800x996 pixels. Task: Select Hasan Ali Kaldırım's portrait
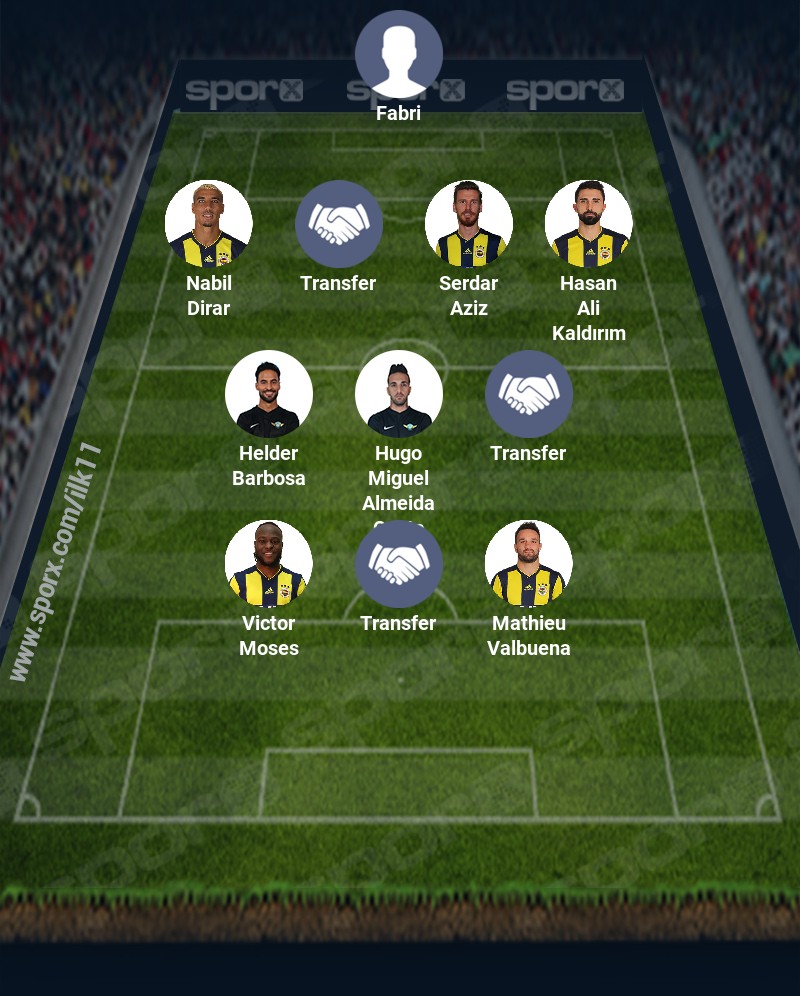click(x=588, y=224)
